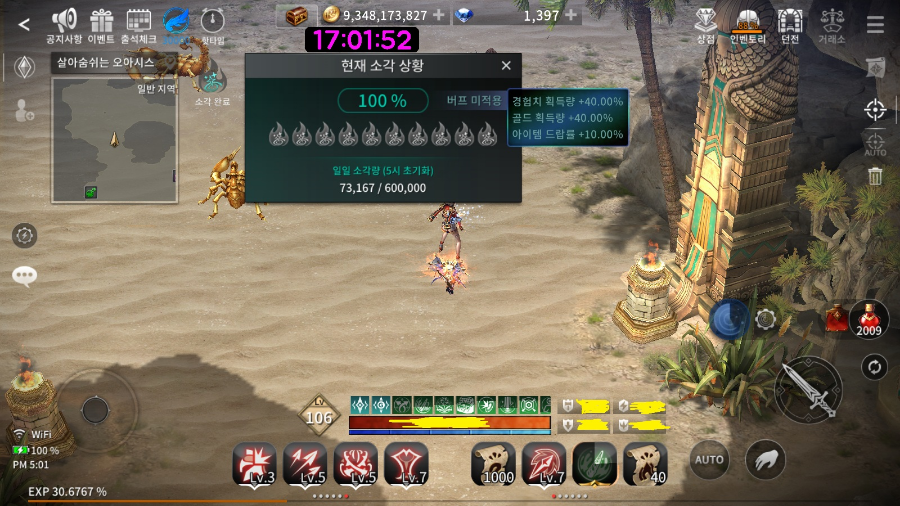Use the scroll item showing 1000
The width and height of the screenshot is (900, 506).
pyautogui.click(x=494, y=463)
